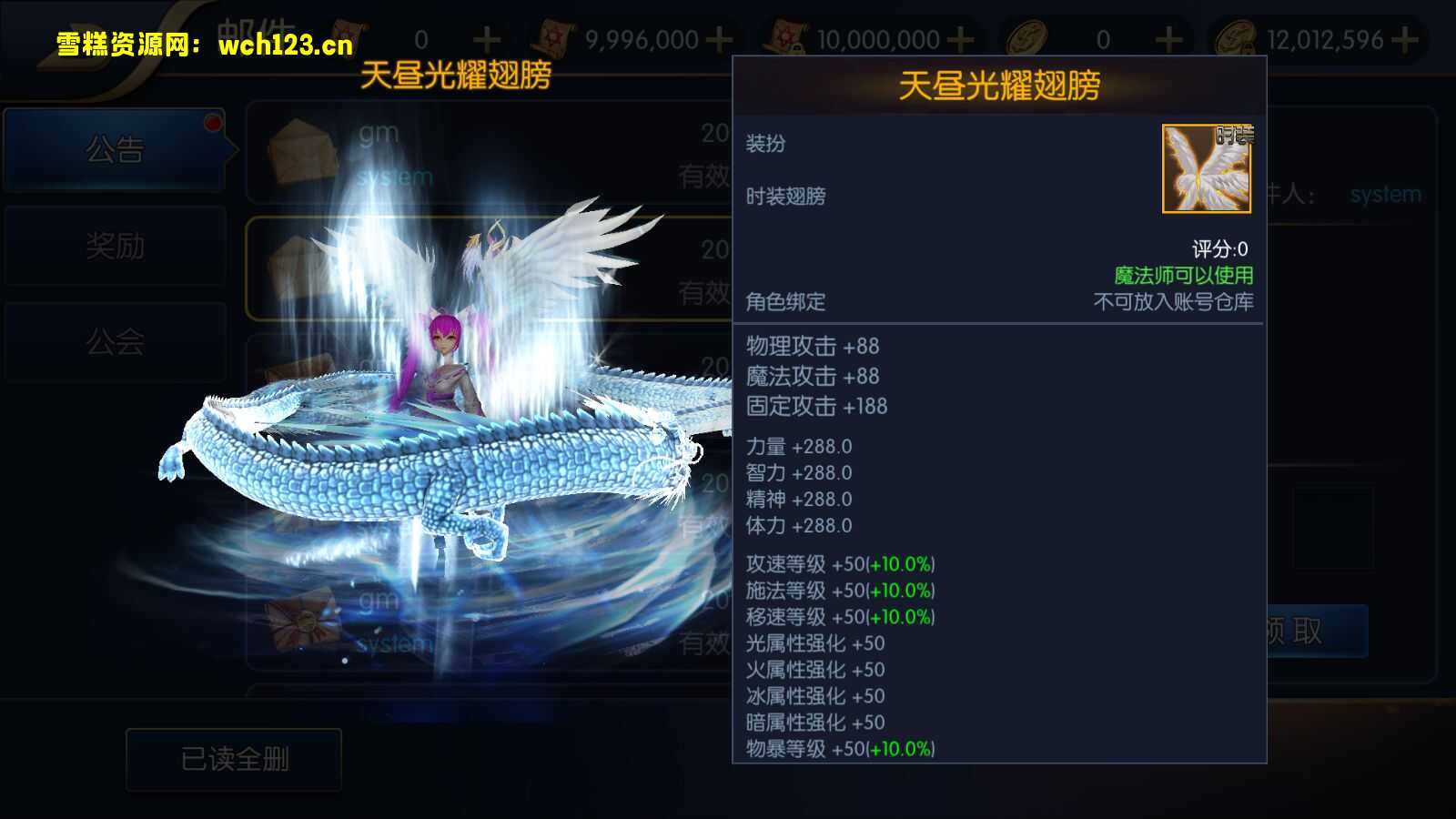Click the 时装 wings item icon in the tooltip
The image size is (1456, 819).
click(1207, 168)
